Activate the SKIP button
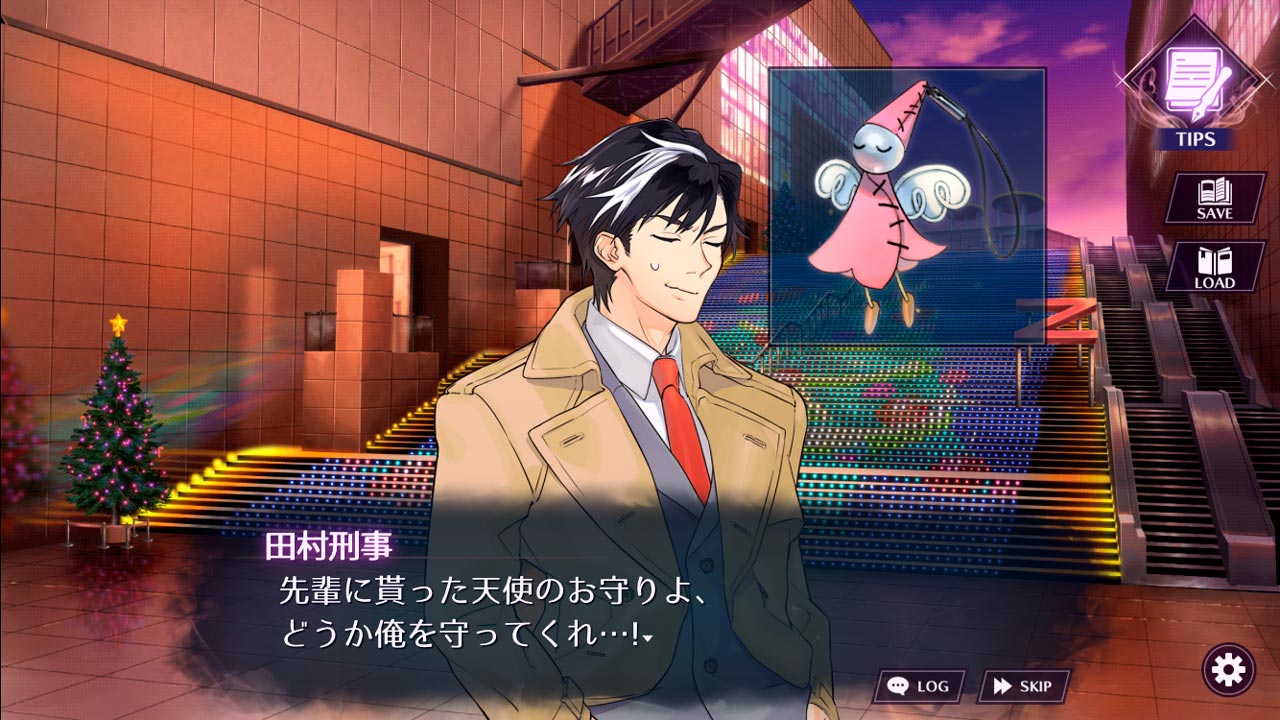The height and width of the screenshot is (720, 1280). pyautogui.click(x=1023, y=686)
